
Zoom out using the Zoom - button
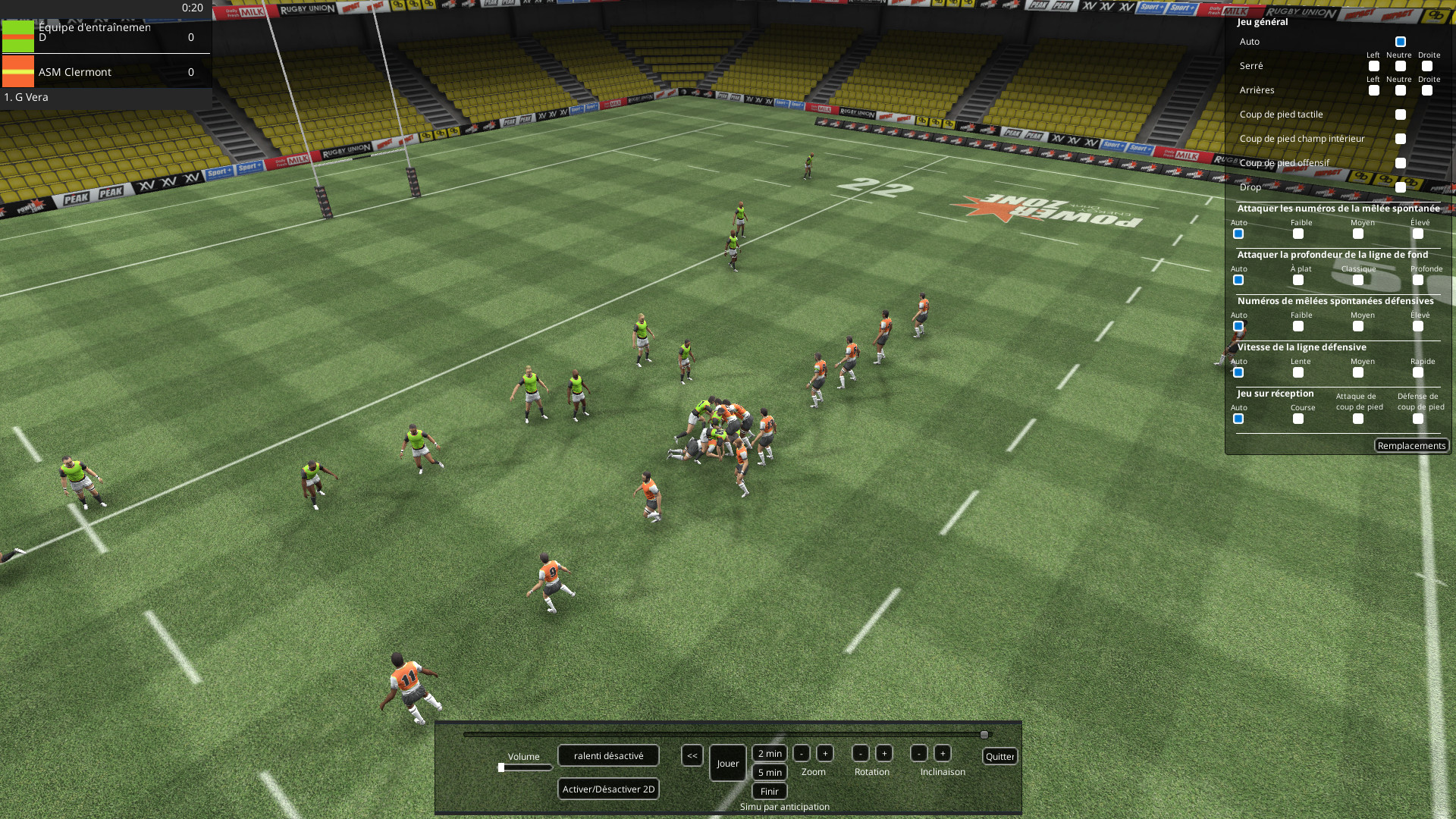pyautogui.click(x=802, y=753)
